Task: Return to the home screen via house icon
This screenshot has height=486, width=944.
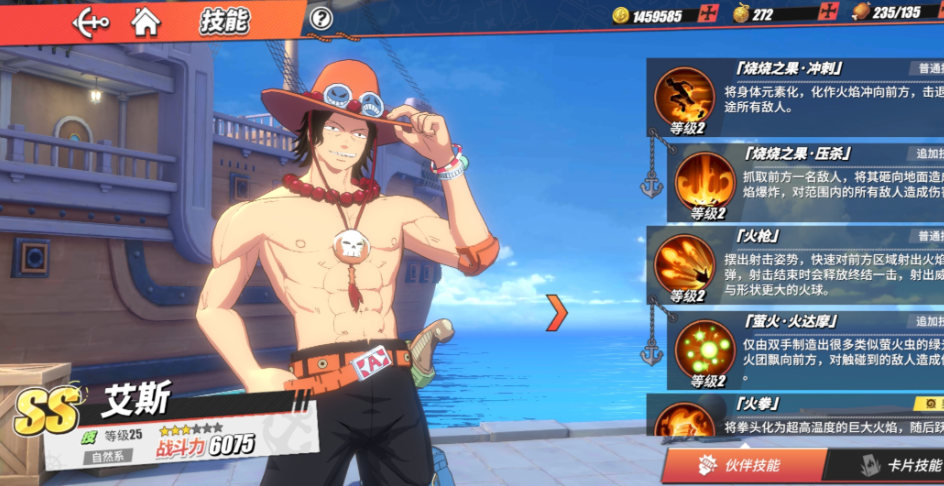Action: coord(146,20)
